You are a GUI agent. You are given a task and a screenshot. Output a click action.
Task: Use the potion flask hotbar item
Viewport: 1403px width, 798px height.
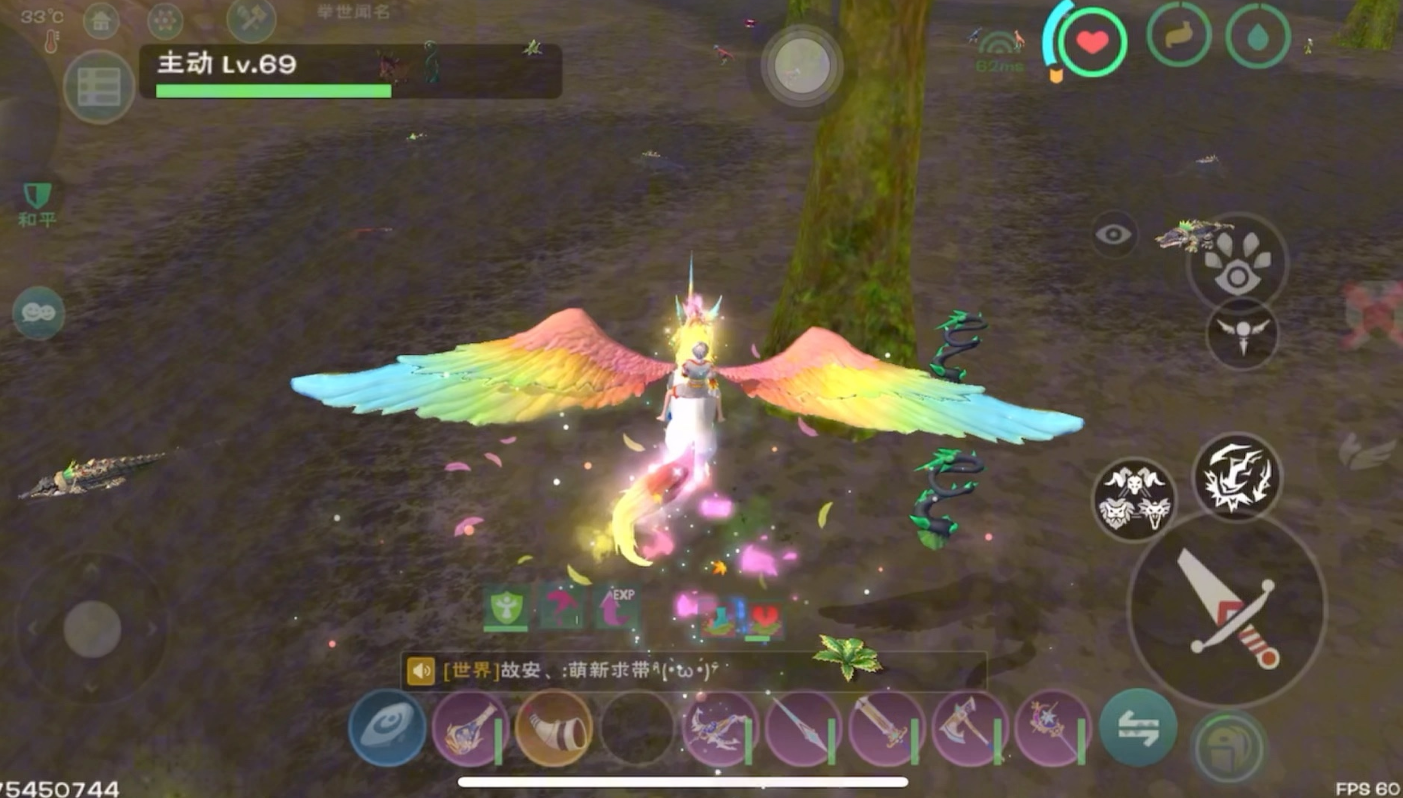coord(470,728)
